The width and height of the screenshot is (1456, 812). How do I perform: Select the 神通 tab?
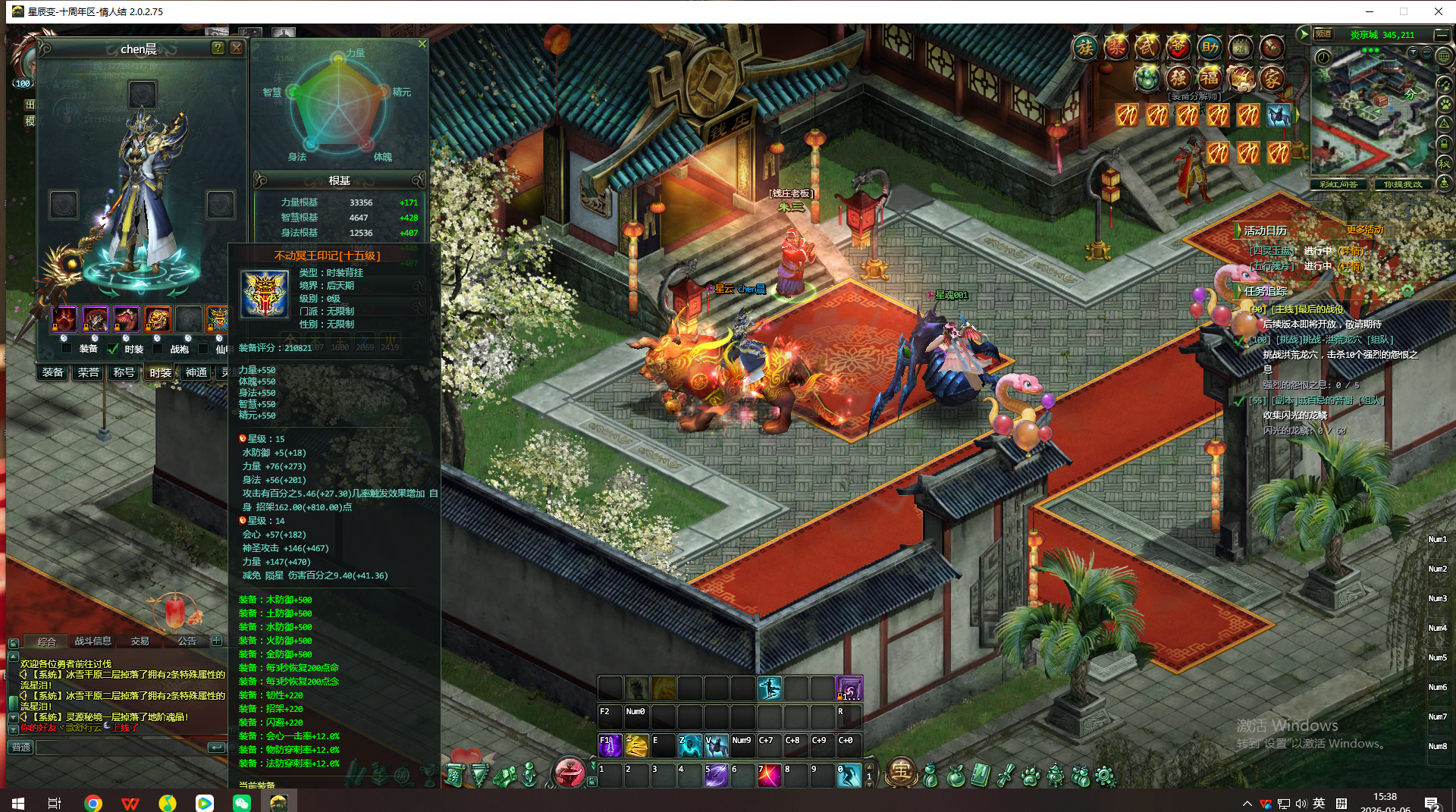tap(196, 372)
